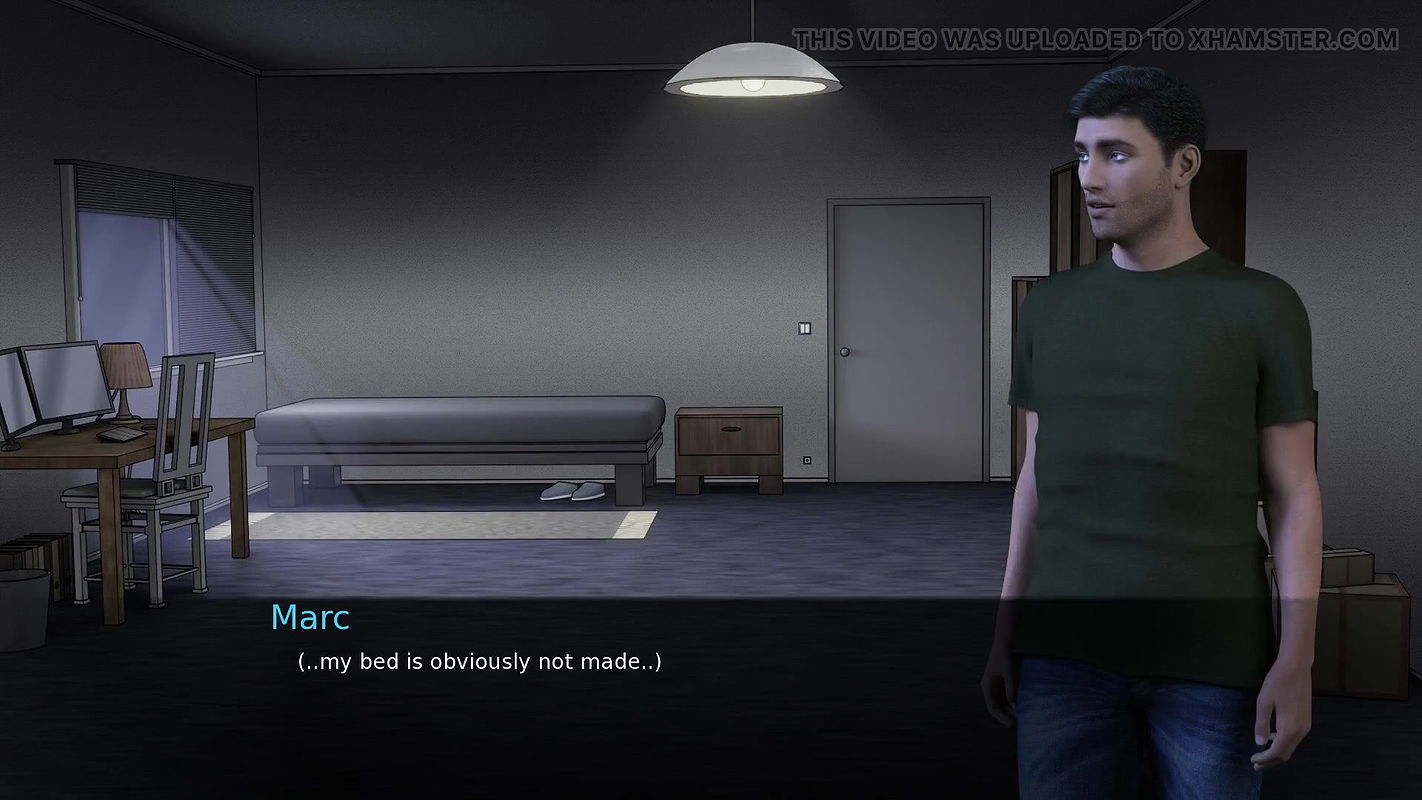
Task: Toggle the light switch near the door
Action: (x=805, y=330)
